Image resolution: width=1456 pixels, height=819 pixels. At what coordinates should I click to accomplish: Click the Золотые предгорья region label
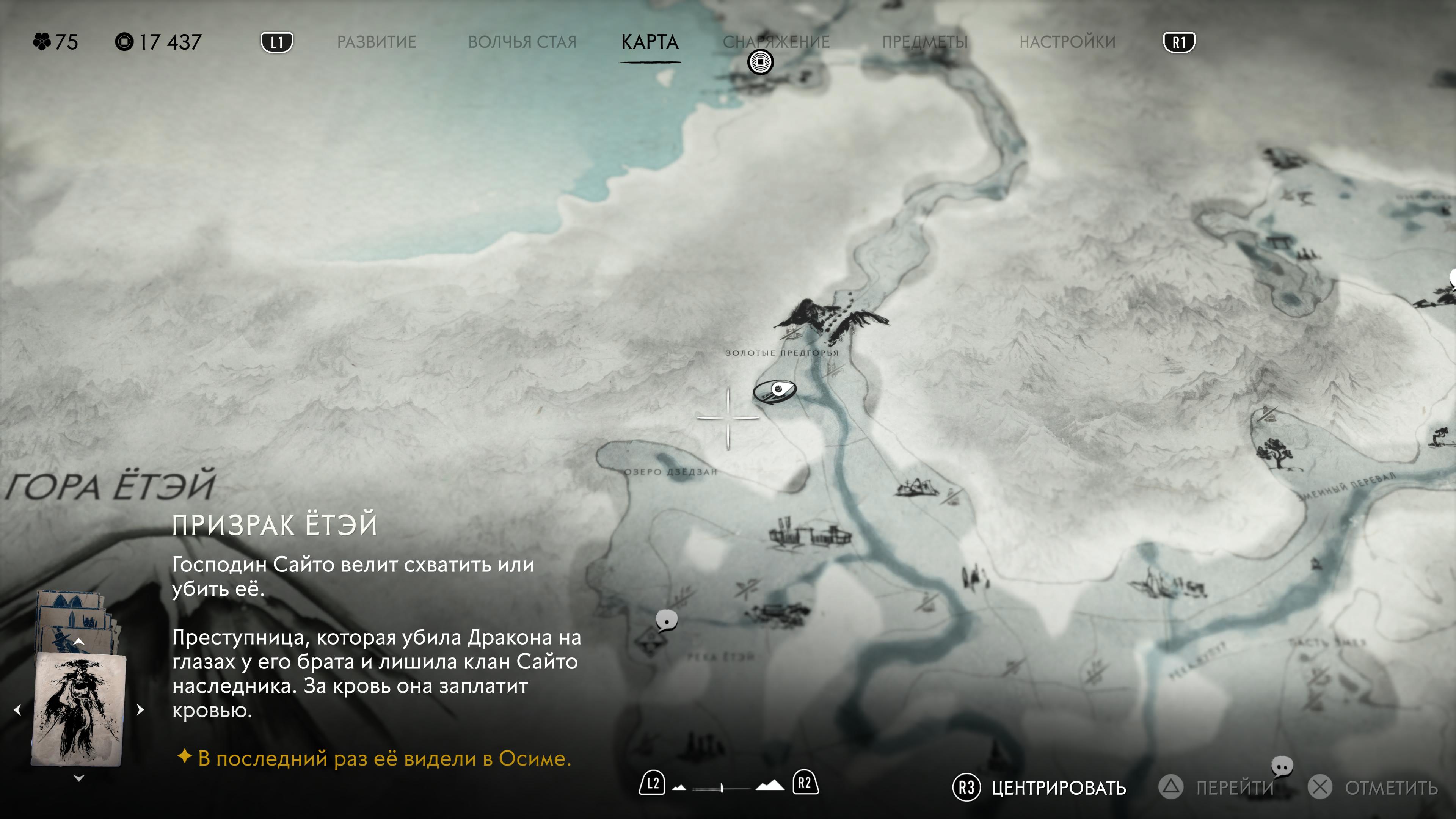coord(782,353)
